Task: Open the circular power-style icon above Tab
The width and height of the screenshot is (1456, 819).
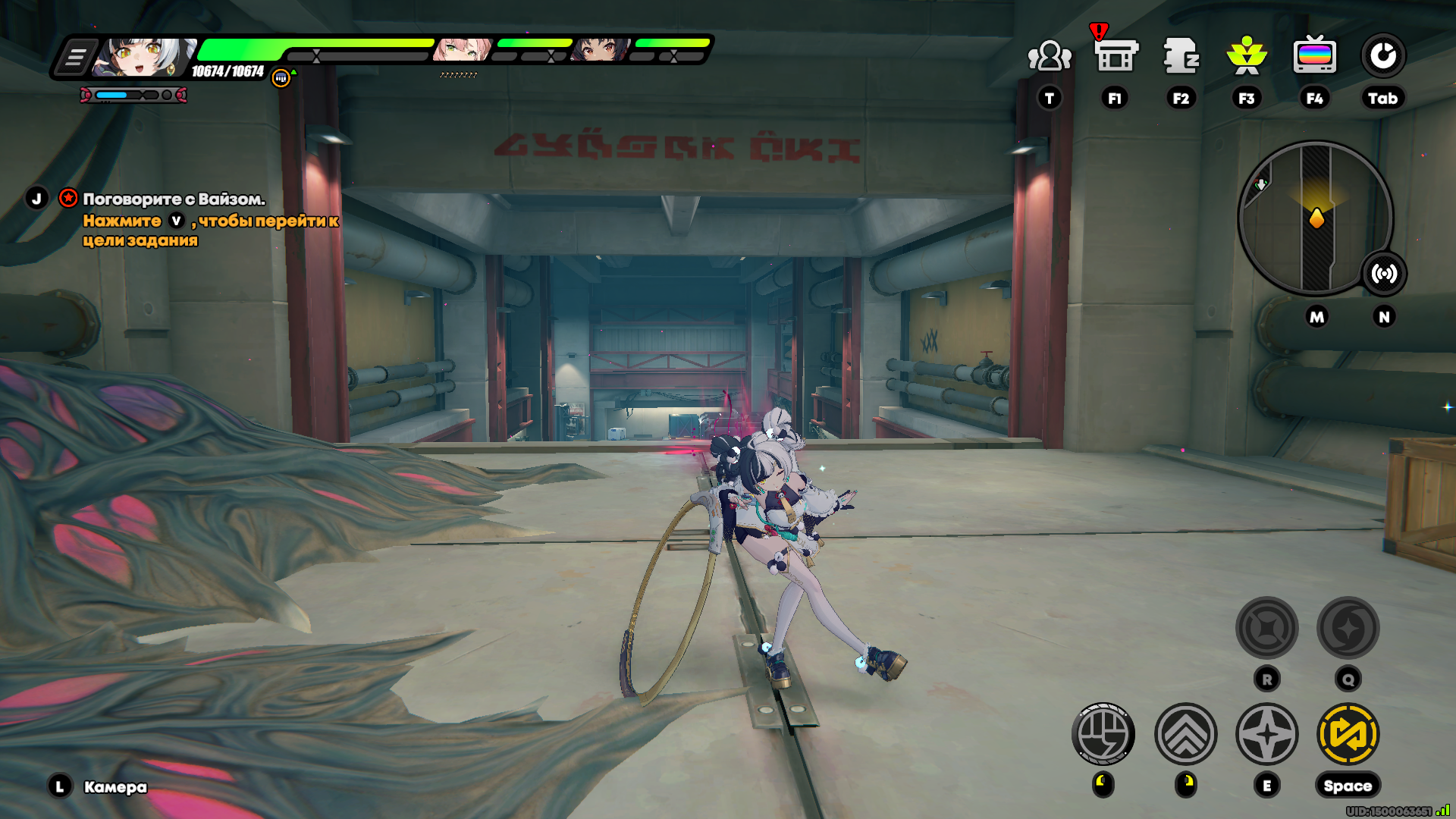Action: (1382, 56)
